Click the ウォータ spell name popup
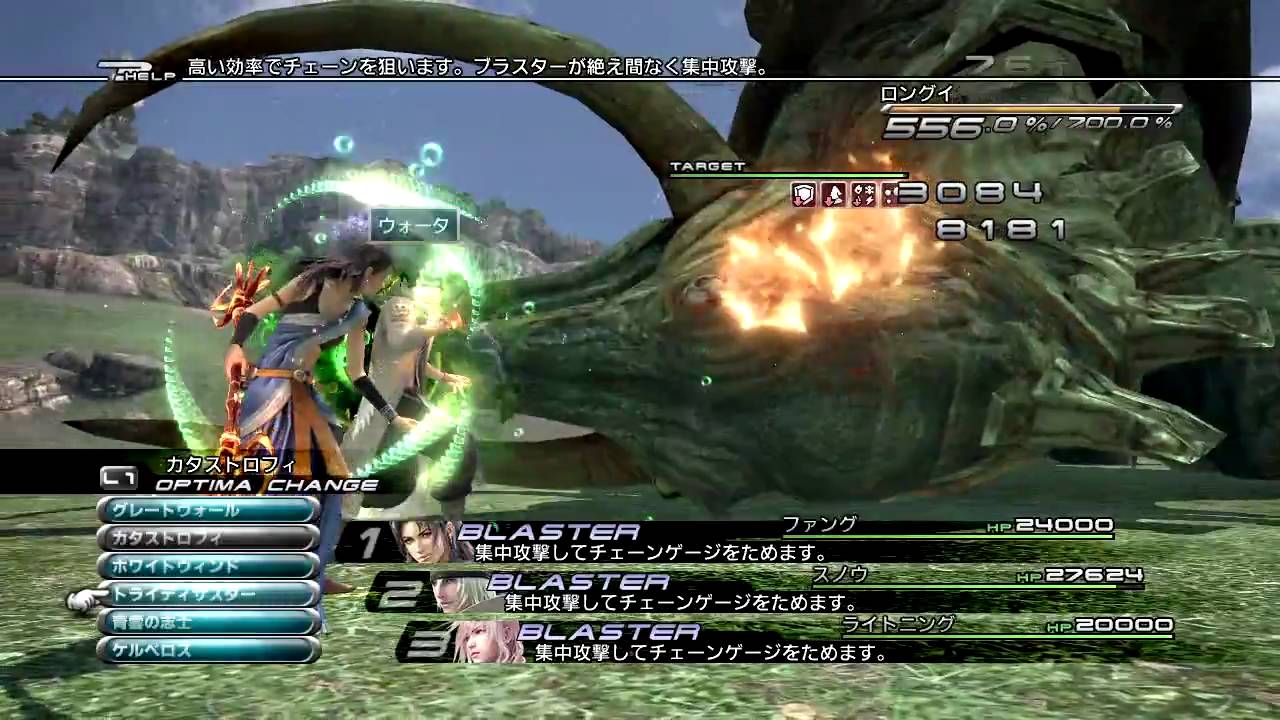 [x=415, y=226]
